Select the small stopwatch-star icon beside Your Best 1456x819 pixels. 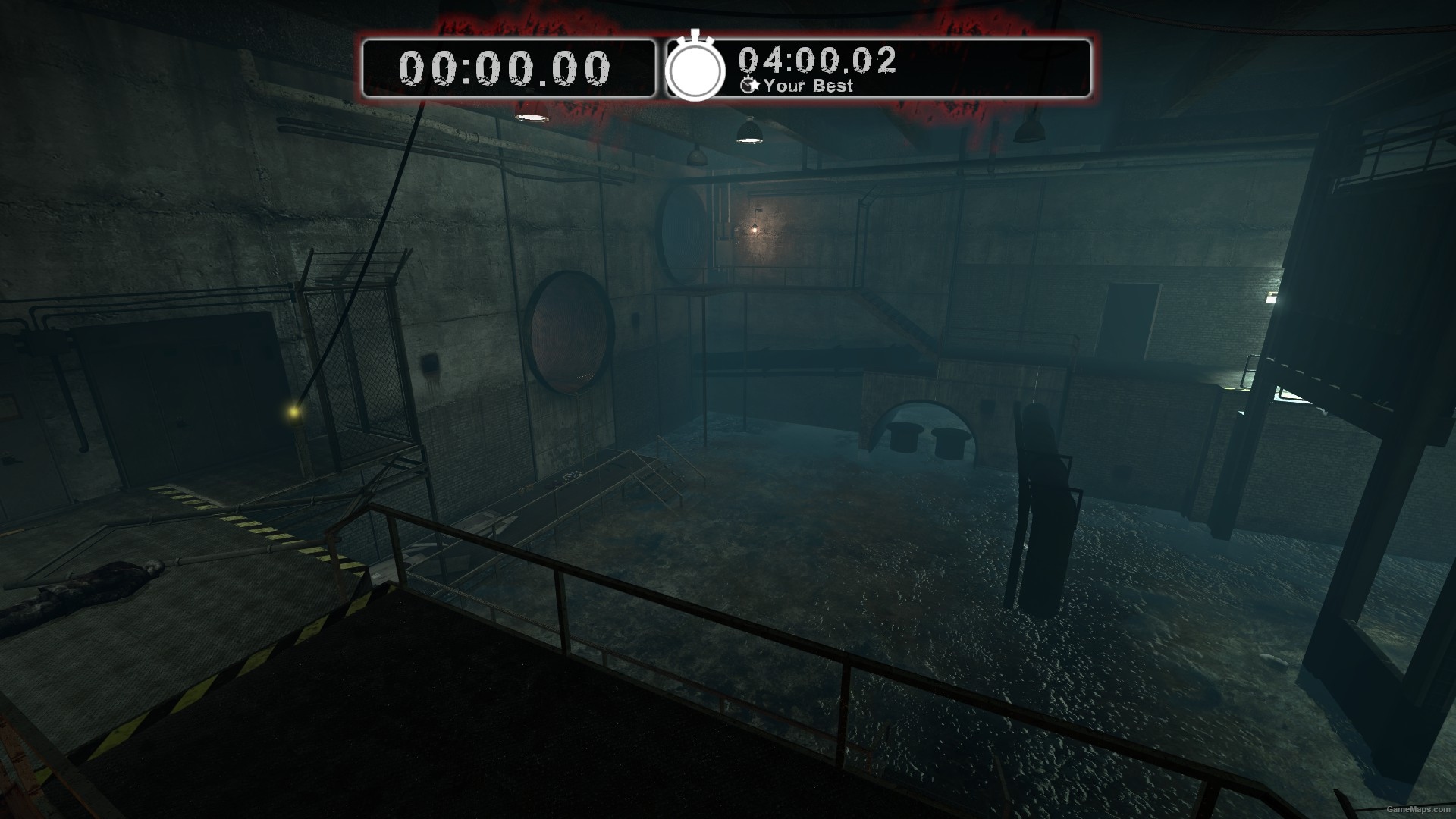coord(750,86)
